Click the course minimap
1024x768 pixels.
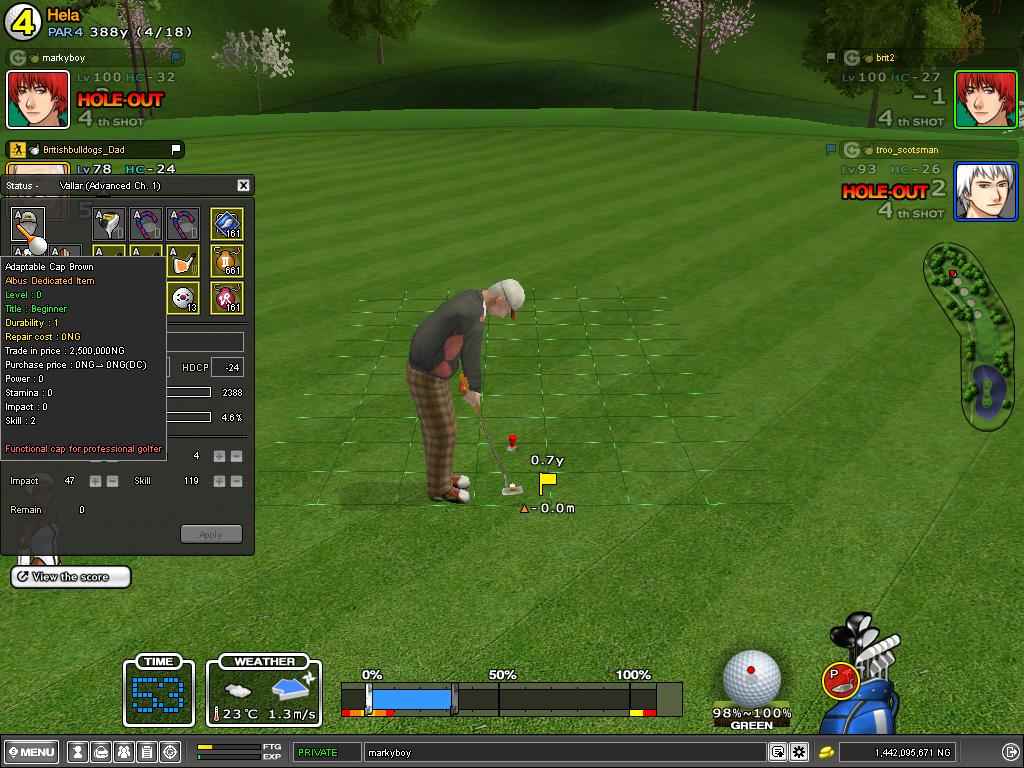(966, 335)
